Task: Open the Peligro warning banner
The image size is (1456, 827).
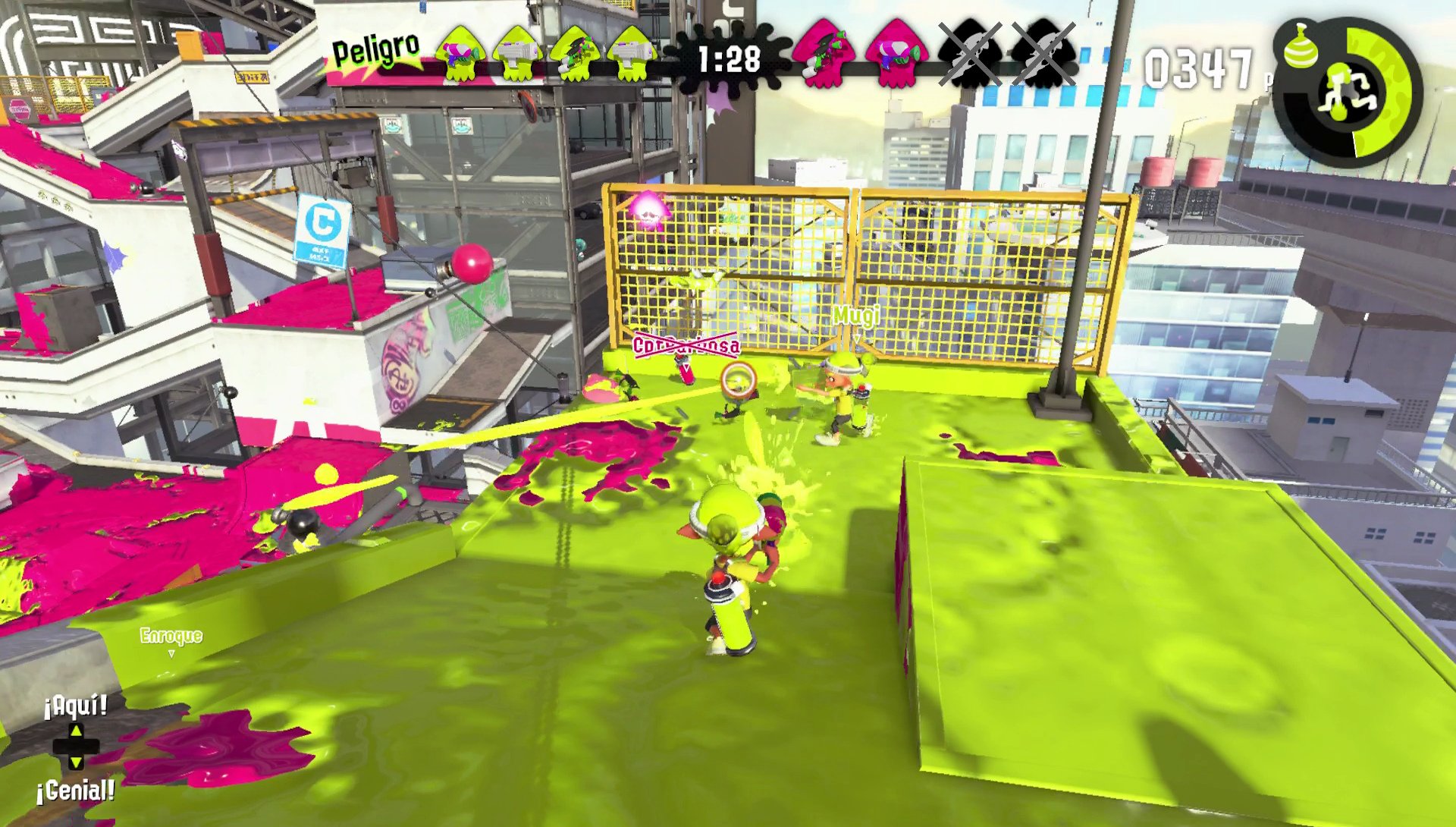Action: point(373,49)
